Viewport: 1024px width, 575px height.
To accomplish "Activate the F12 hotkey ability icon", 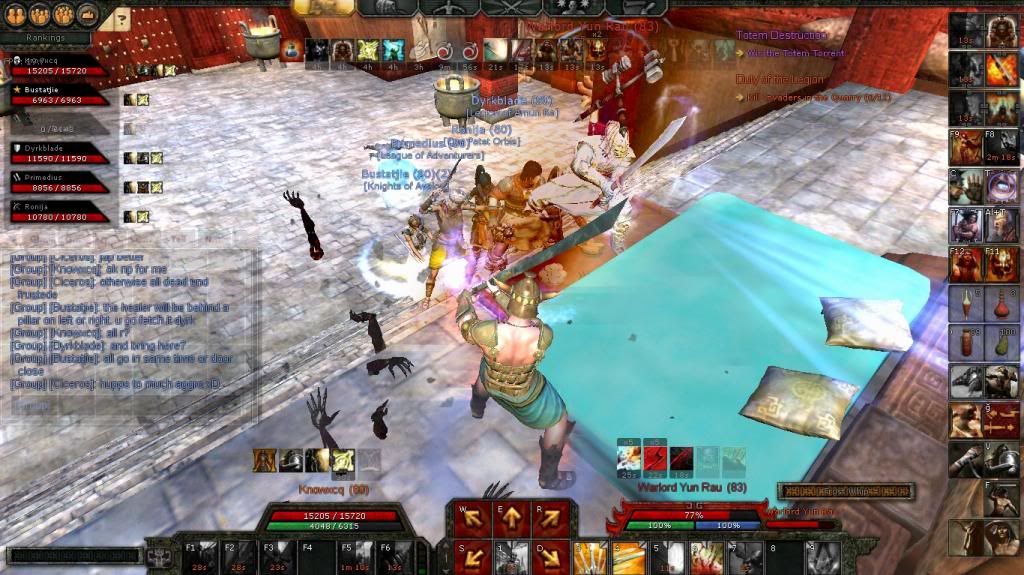I will tap(965, 264).
